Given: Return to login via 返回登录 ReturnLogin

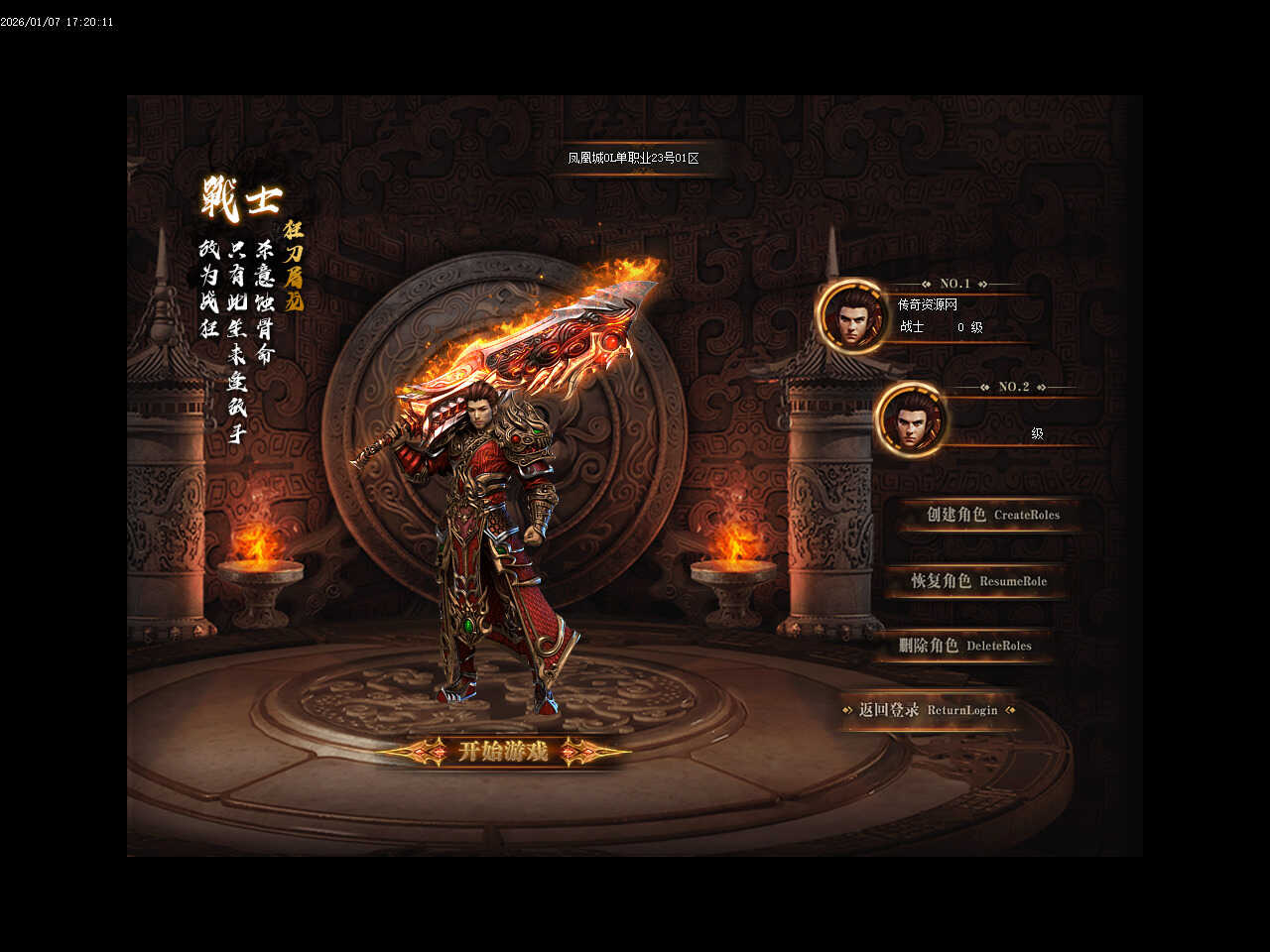Looking at the screenshot, I should click(928, 710).
